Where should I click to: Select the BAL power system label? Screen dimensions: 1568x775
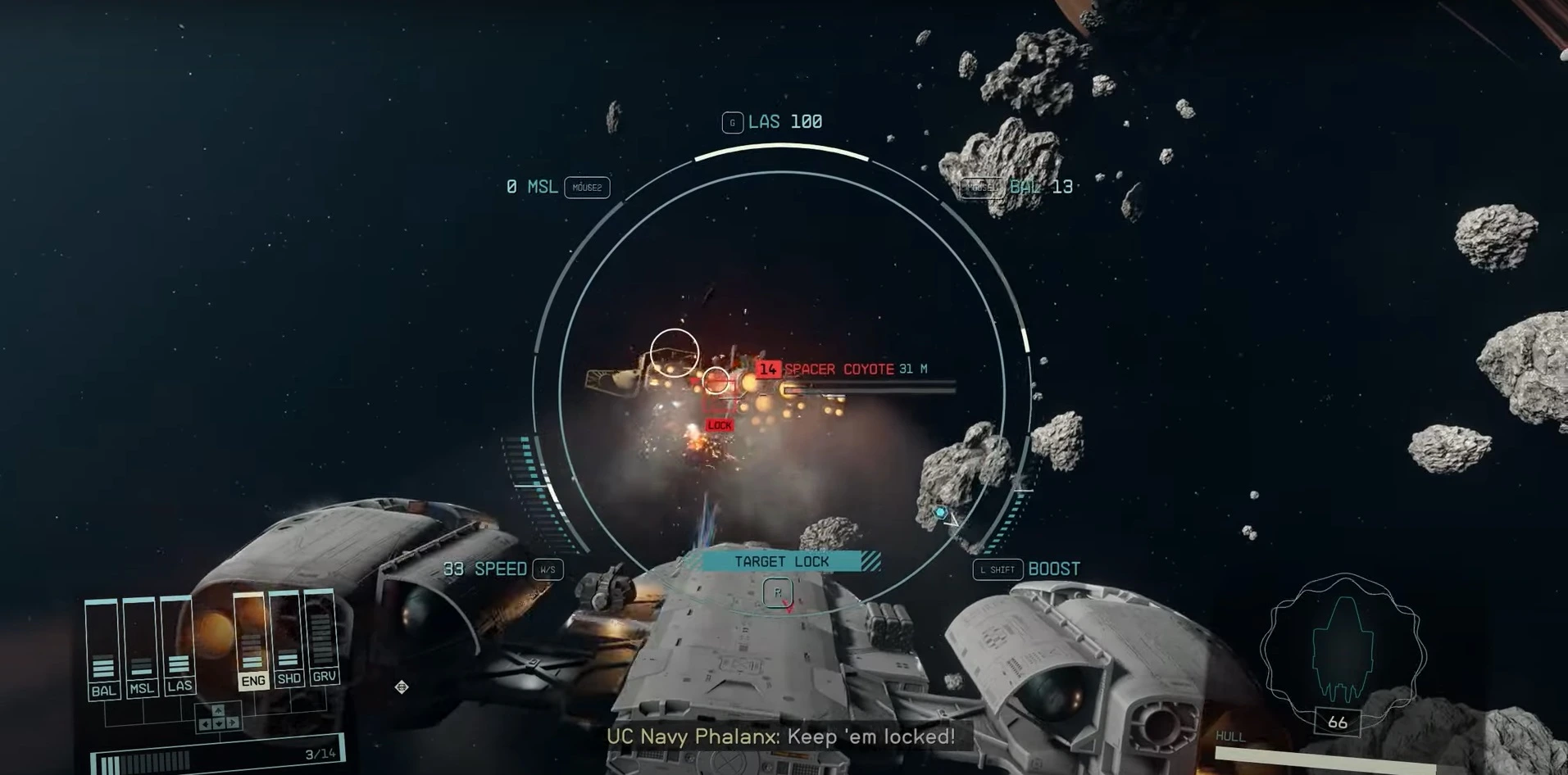[x=105, y=690]
